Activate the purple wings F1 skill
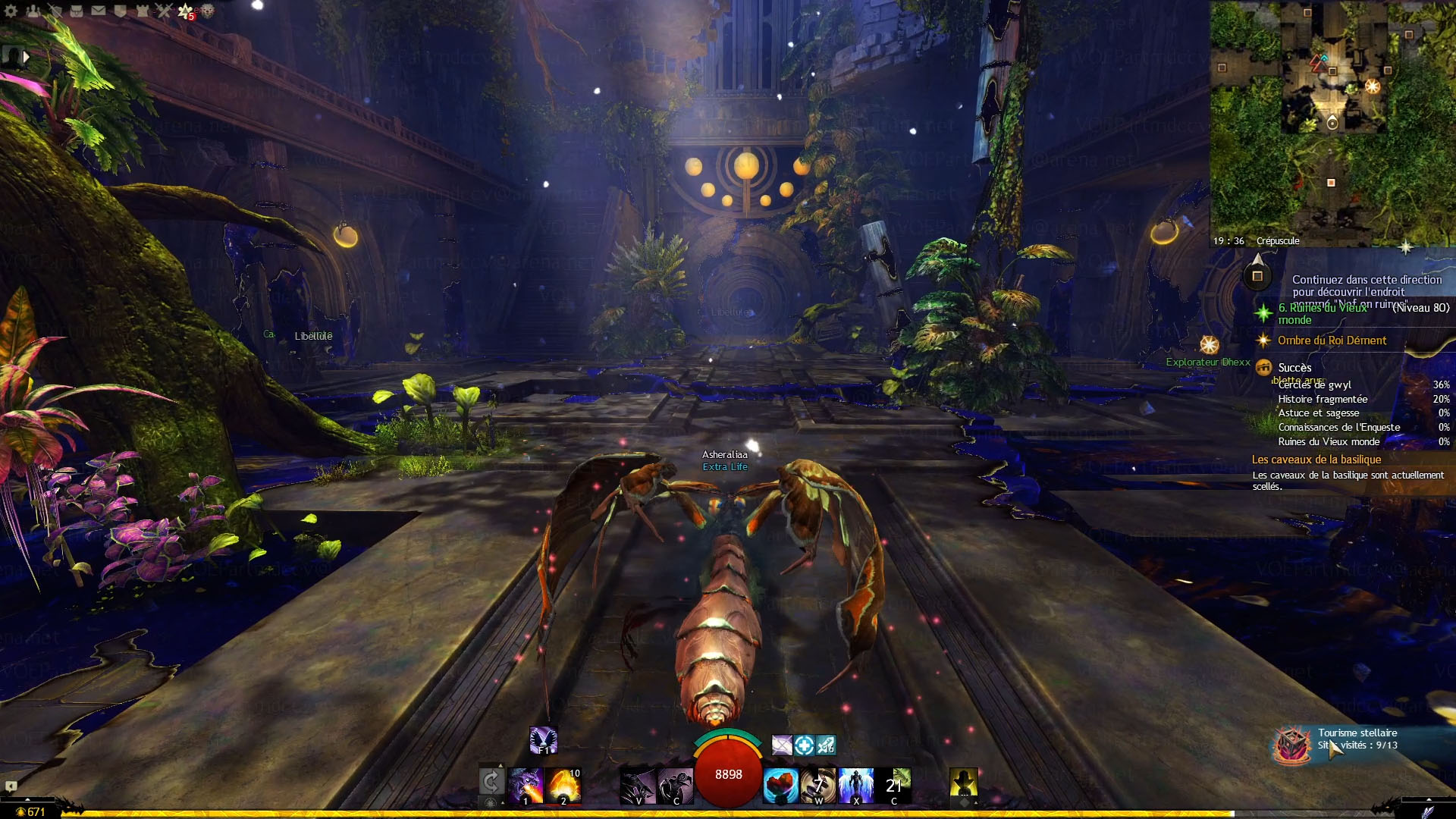This screenshot has width=1456, height=819. click(x=543, y=740)
